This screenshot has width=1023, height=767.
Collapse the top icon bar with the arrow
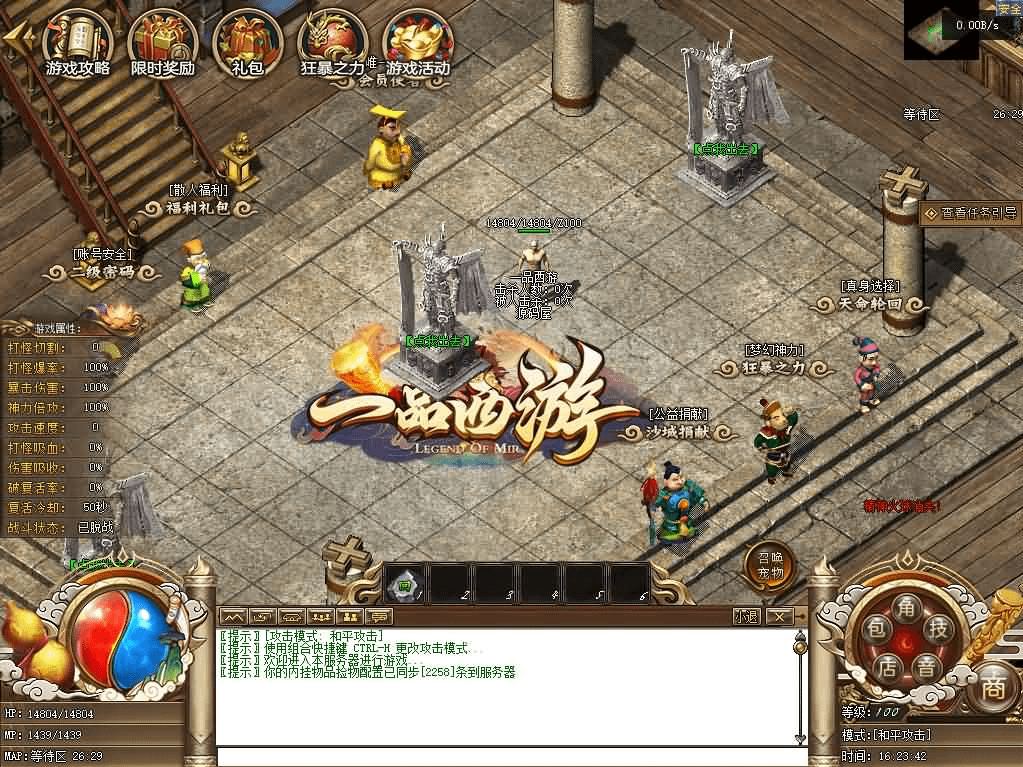click(x=17, y=38)
